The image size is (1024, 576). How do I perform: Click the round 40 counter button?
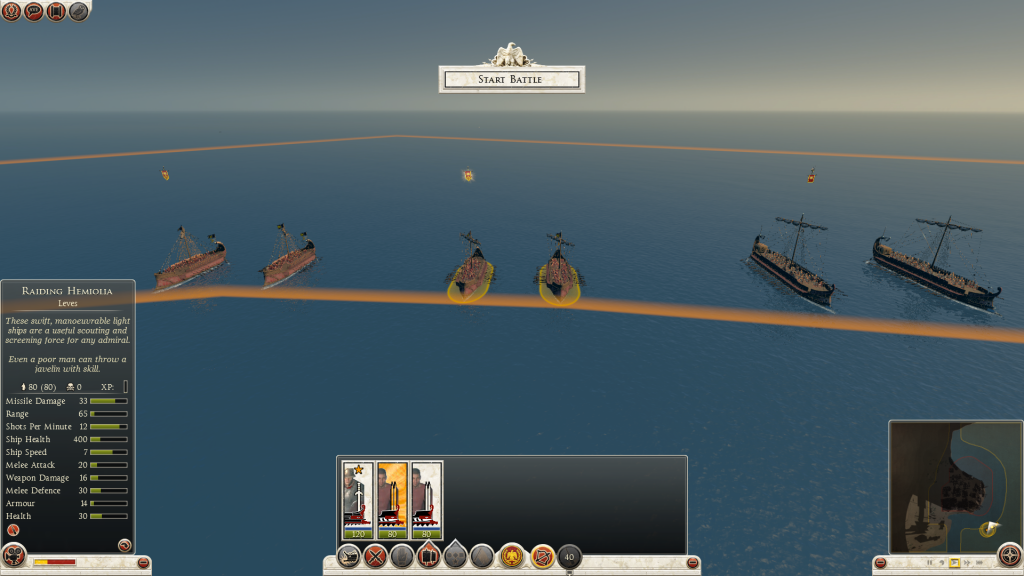(x=570, y=557)
